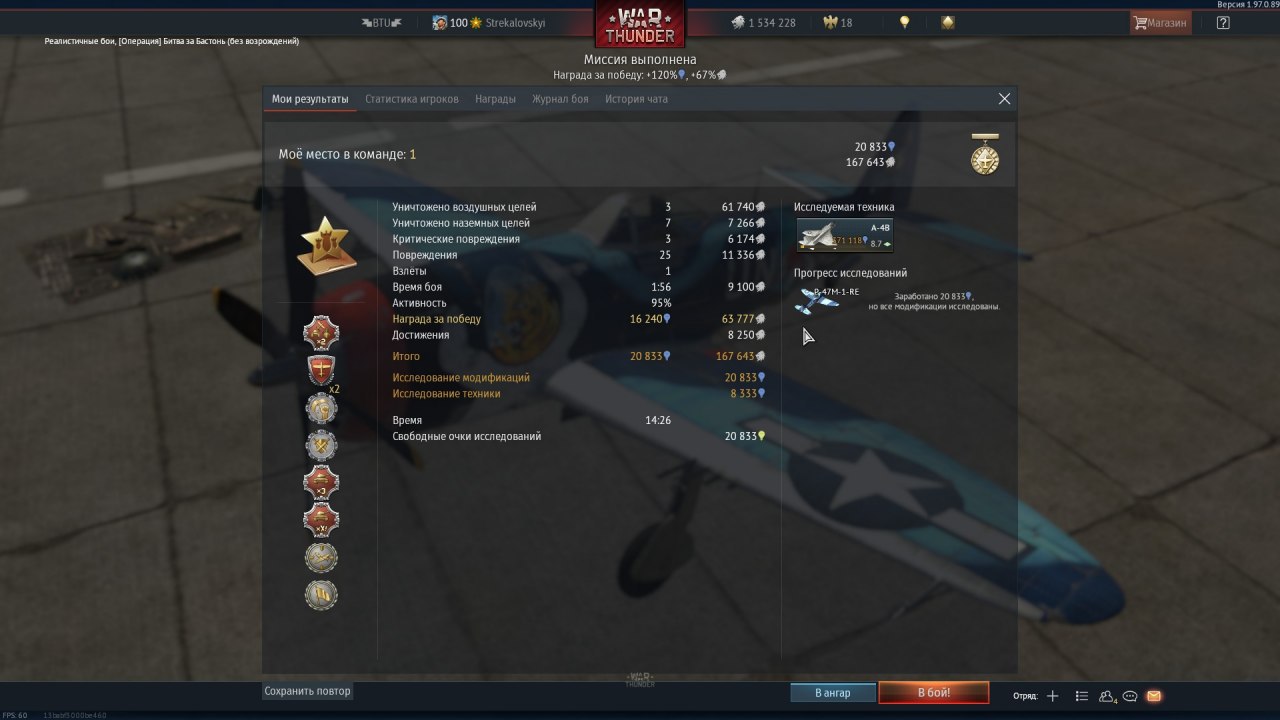Click the В бой! button
Screen dimensions: 1280x720
coord(933,693)
